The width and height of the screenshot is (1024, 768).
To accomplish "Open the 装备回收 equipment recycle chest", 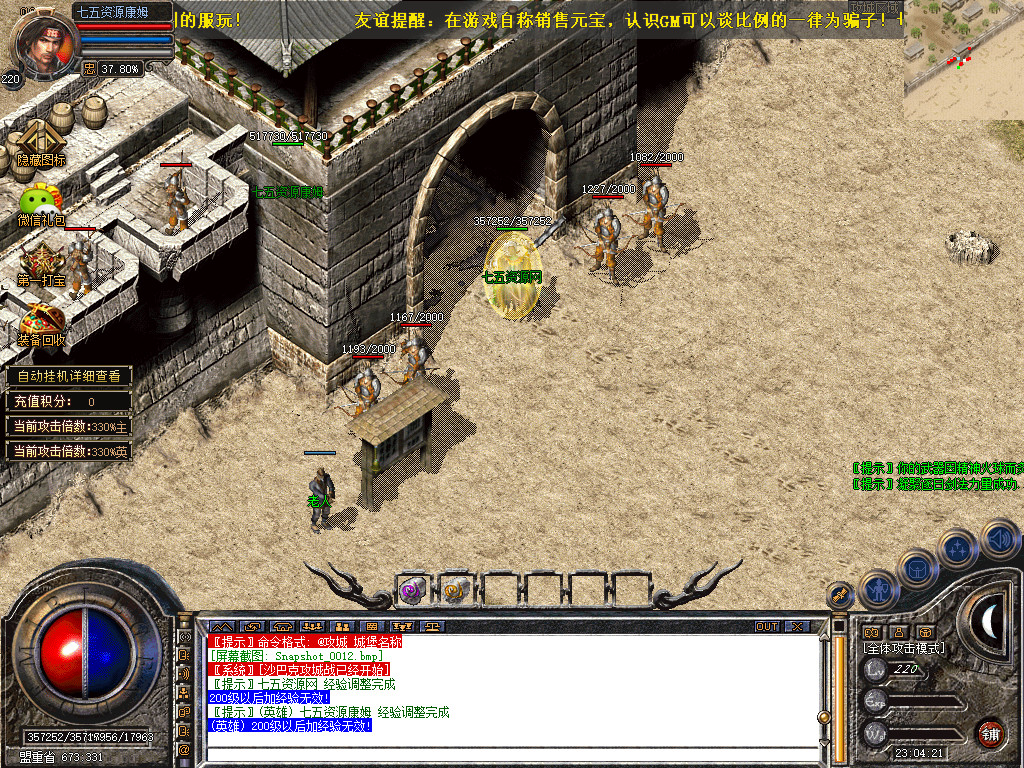I will click(41, 324).
